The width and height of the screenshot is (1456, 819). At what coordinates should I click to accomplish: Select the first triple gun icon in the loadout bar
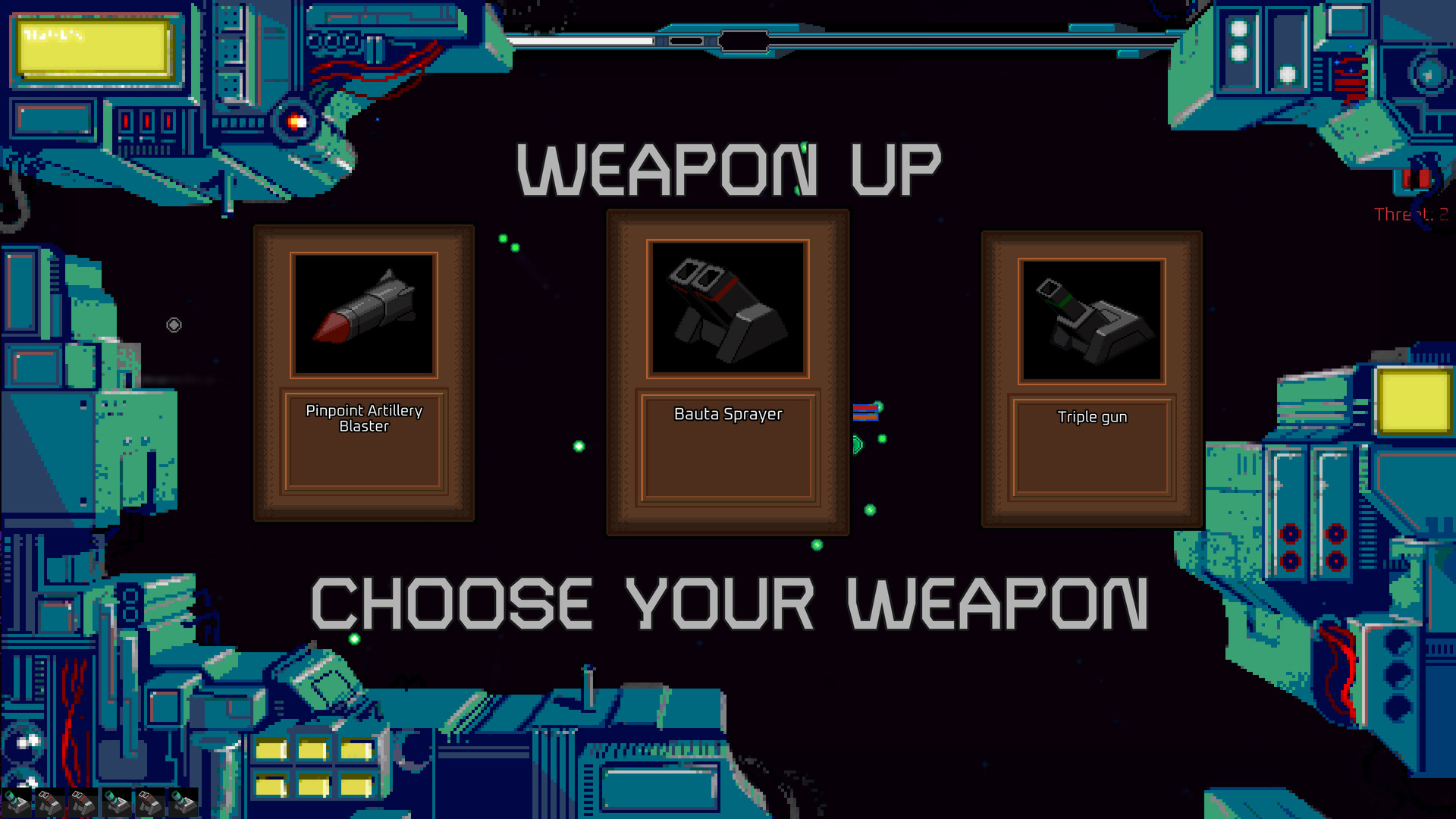(x=16, y=802)
